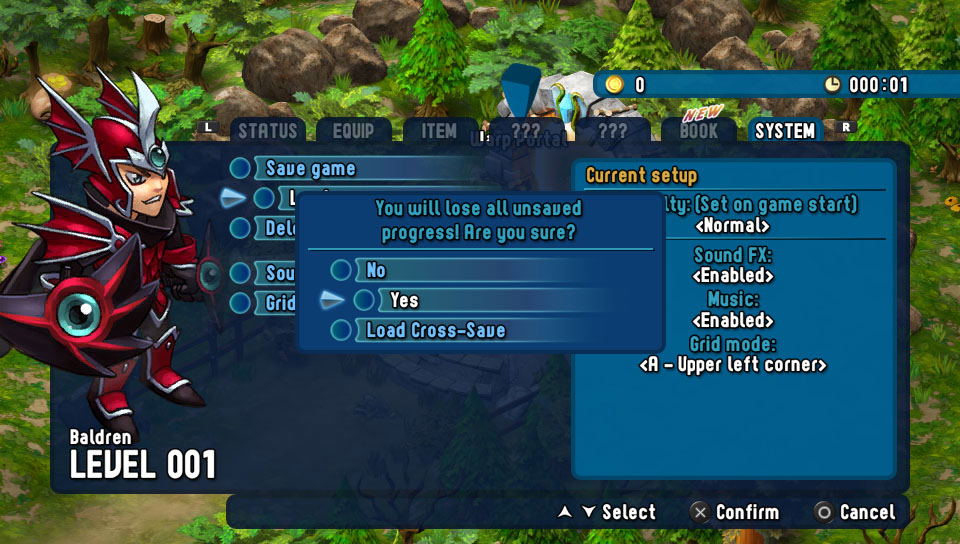Select the Save game menu entry
Viewport: 960px width, 544px height.
coord(310,168)
